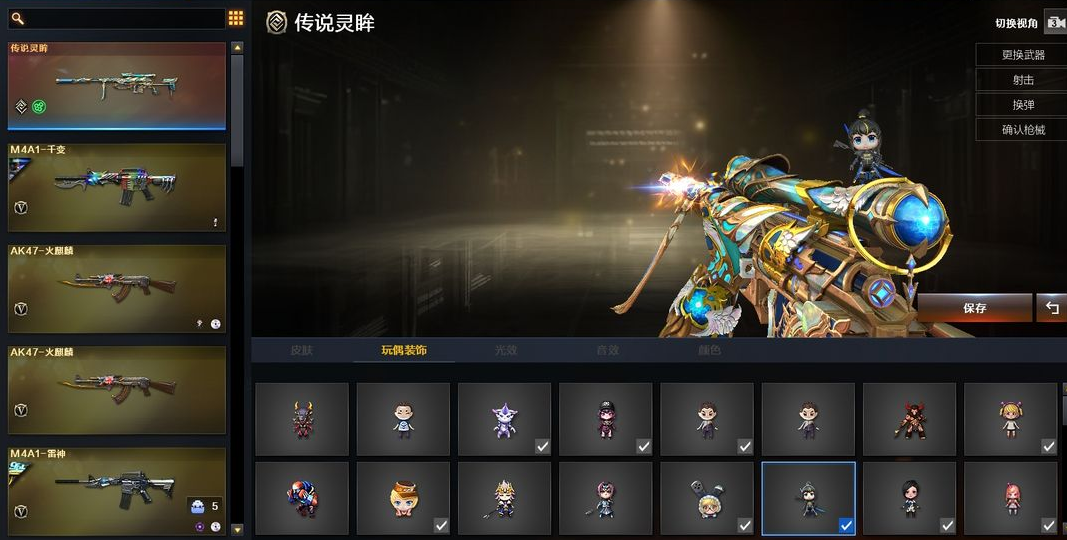This screenshot has width=1067, height=540.
Task: Choose the purple cat creature doll
Action: [x=504, y=419]
